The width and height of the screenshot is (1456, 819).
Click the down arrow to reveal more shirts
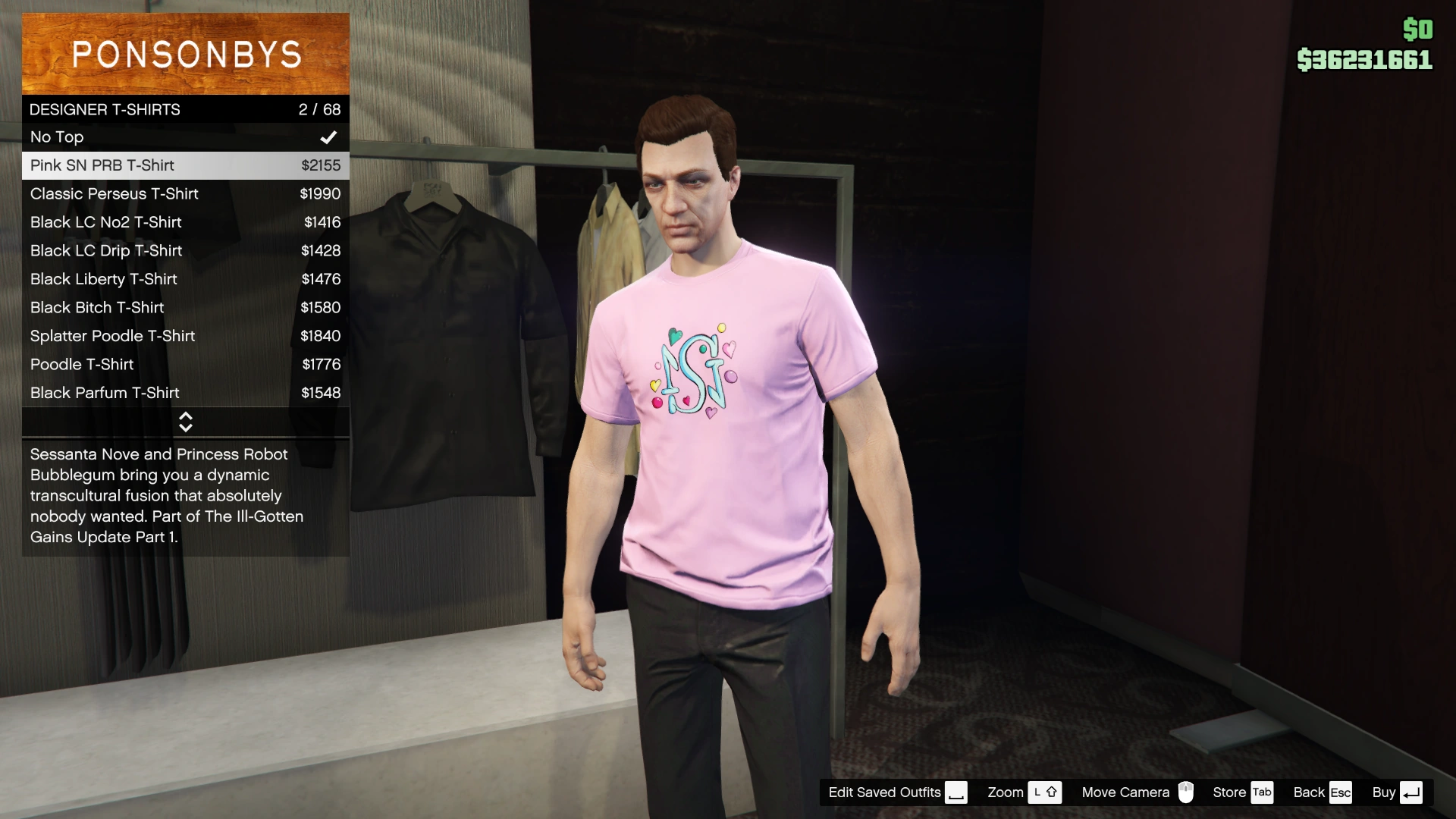pos(185,428)
